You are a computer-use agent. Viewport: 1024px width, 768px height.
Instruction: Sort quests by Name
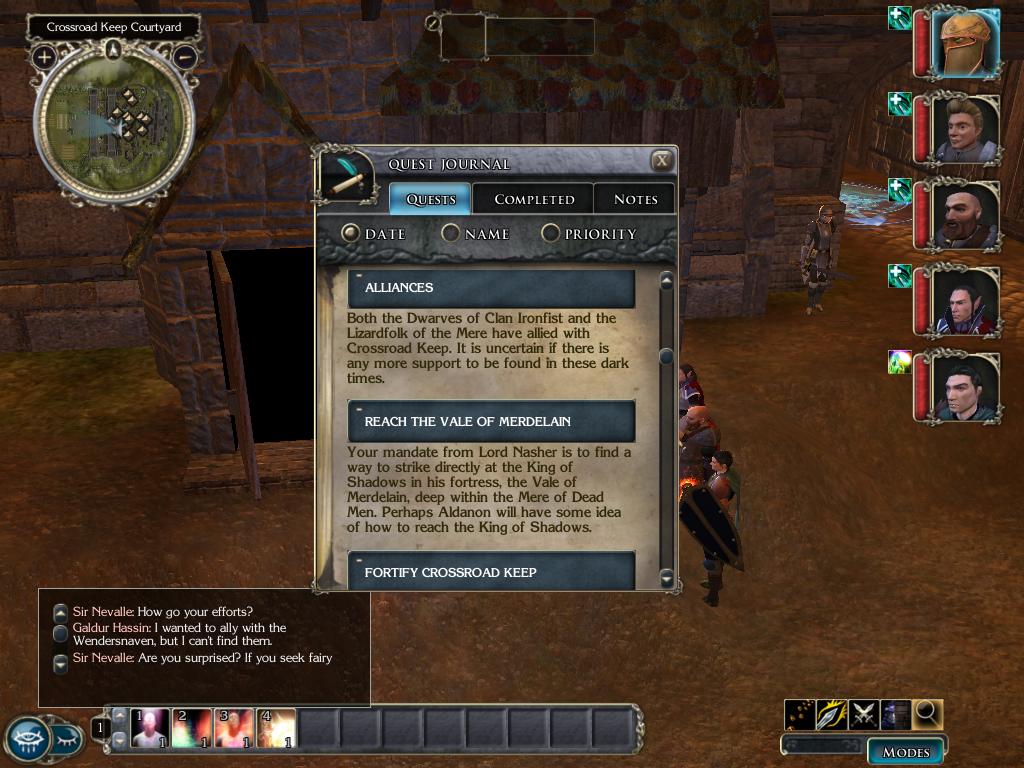451,233
